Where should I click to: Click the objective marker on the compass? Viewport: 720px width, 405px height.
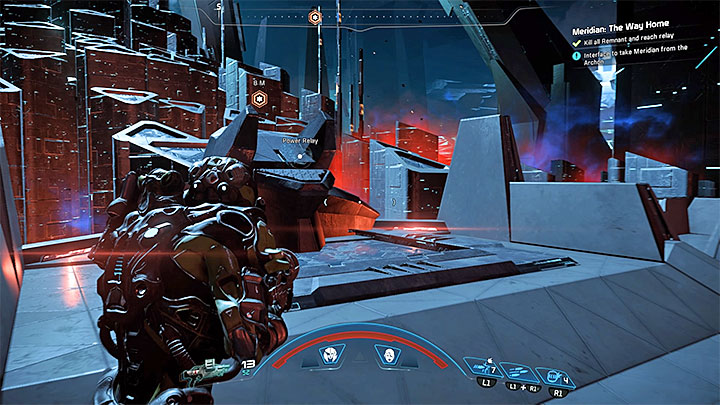(x=315, y=17)
